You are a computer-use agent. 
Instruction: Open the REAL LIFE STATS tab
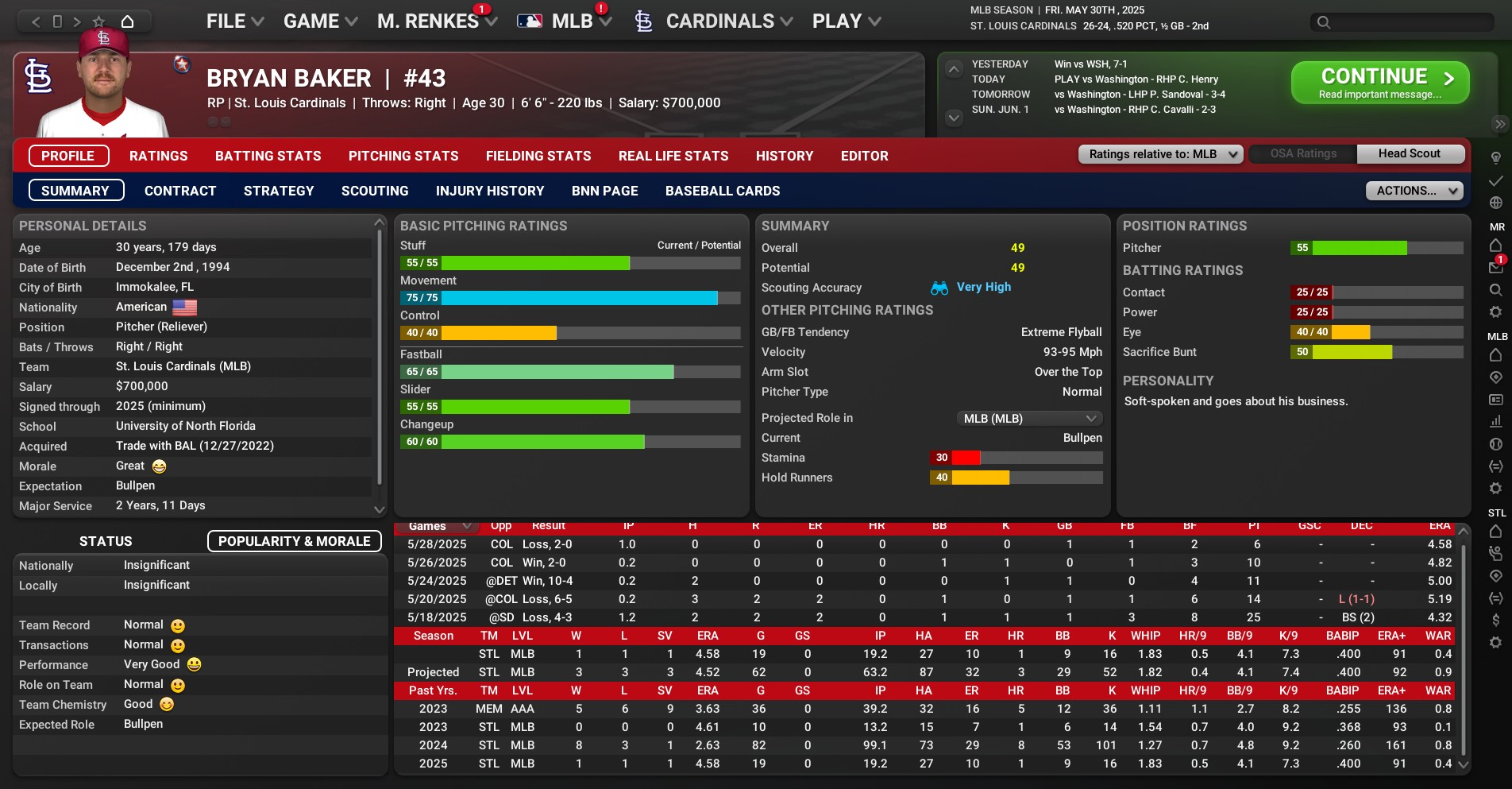(673, 156)
